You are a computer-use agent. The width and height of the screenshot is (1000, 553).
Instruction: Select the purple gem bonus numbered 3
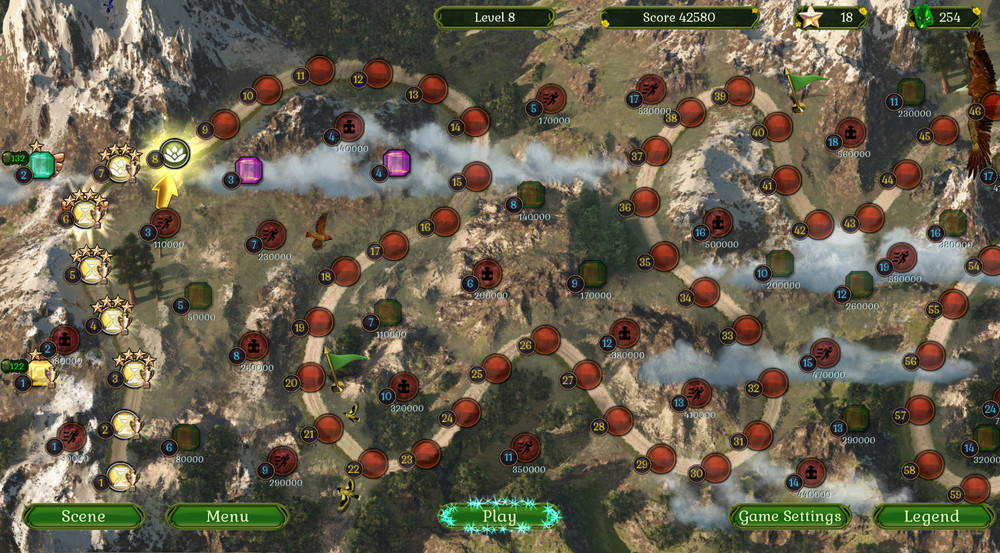tap(249, 171)
